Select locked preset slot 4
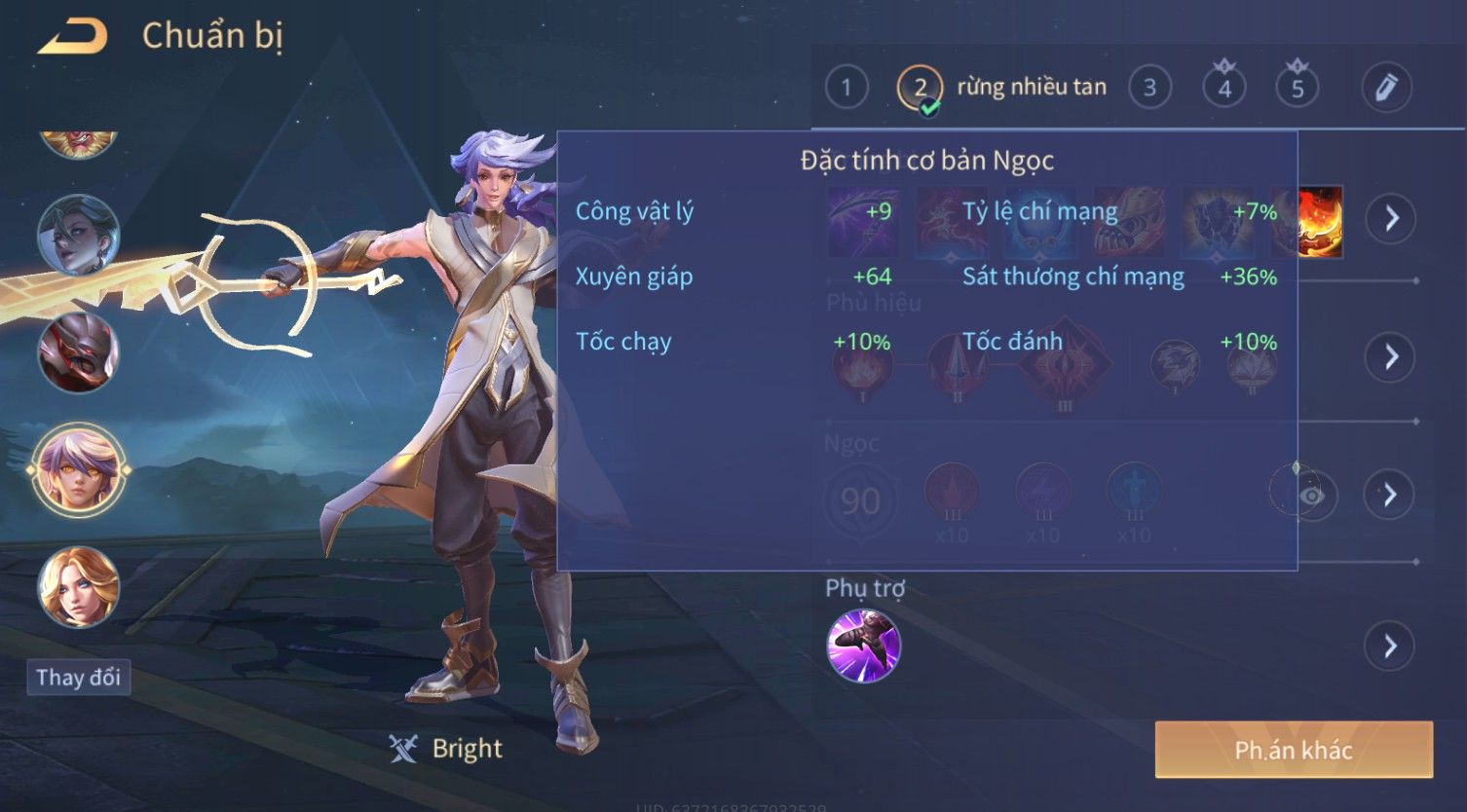The image size is (1467, 812). 1224,88
